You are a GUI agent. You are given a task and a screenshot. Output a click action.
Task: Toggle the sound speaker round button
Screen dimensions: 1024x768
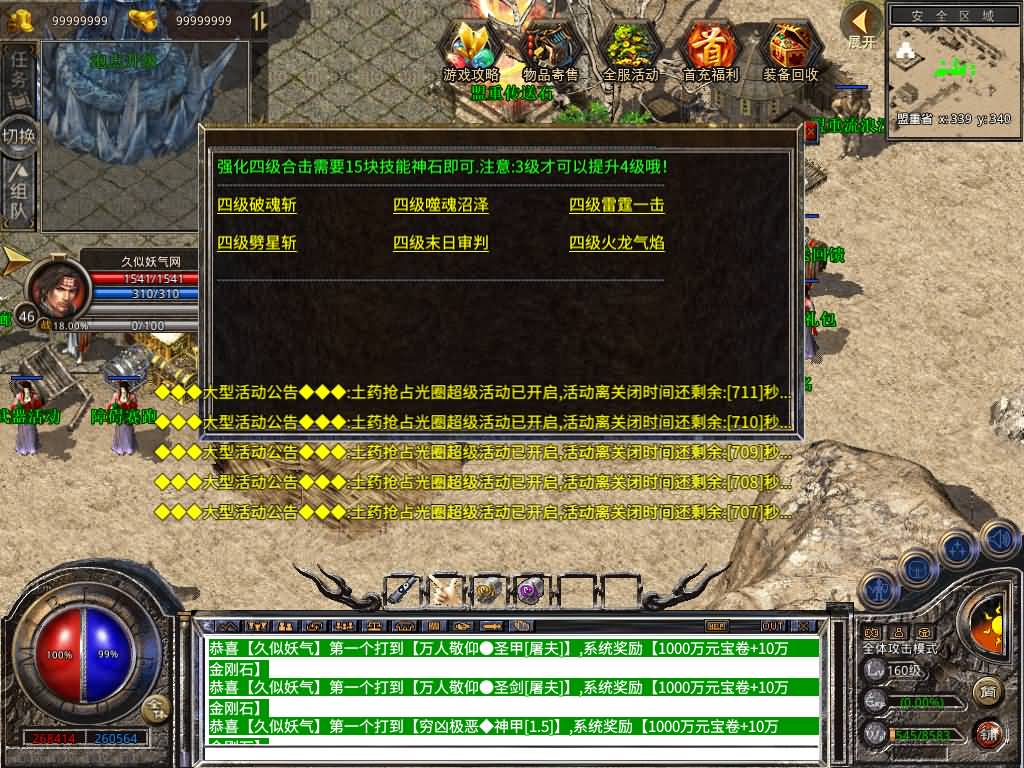click(999, 540)
